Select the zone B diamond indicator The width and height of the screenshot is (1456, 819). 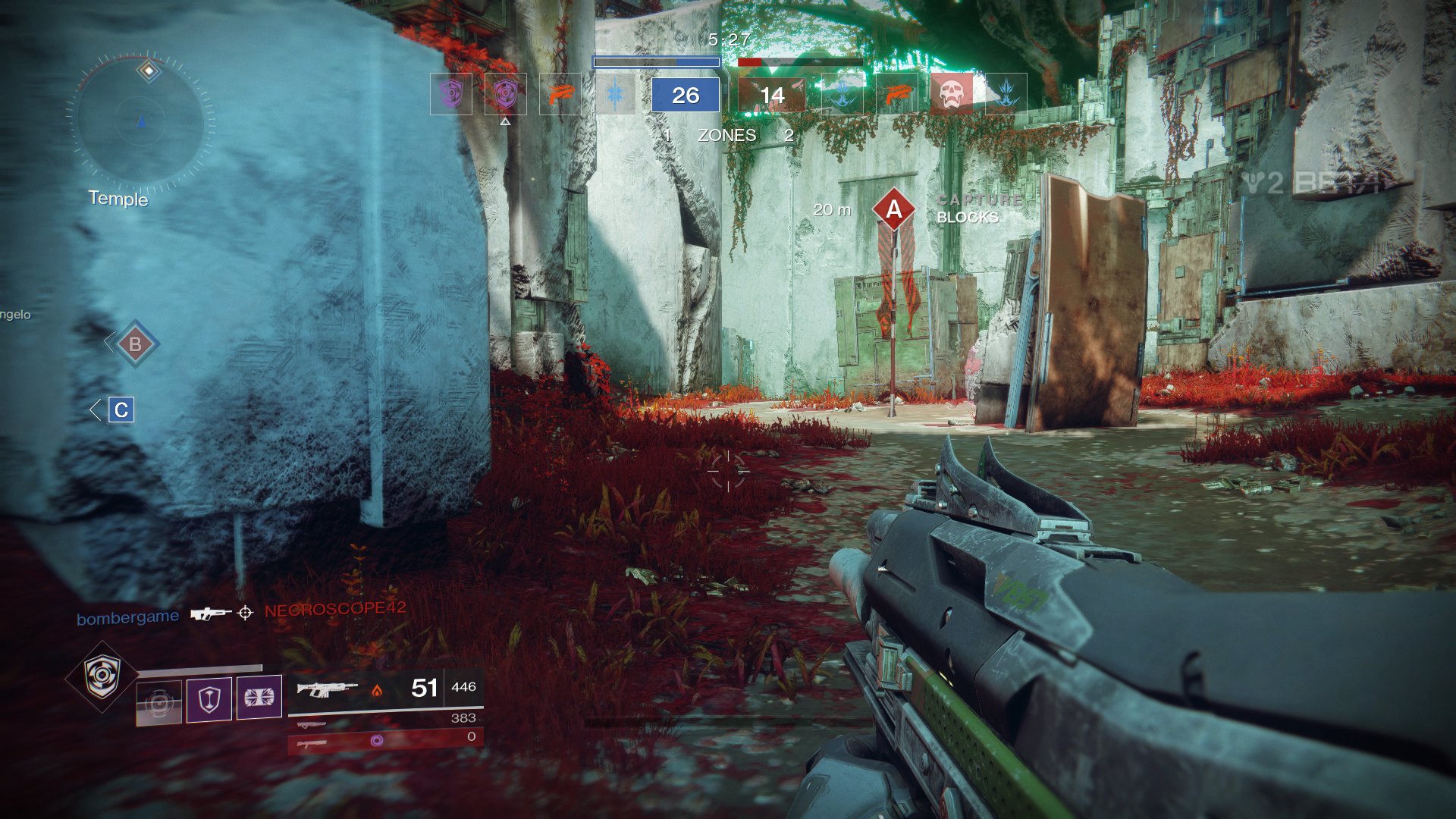click(x=135, y=344)
